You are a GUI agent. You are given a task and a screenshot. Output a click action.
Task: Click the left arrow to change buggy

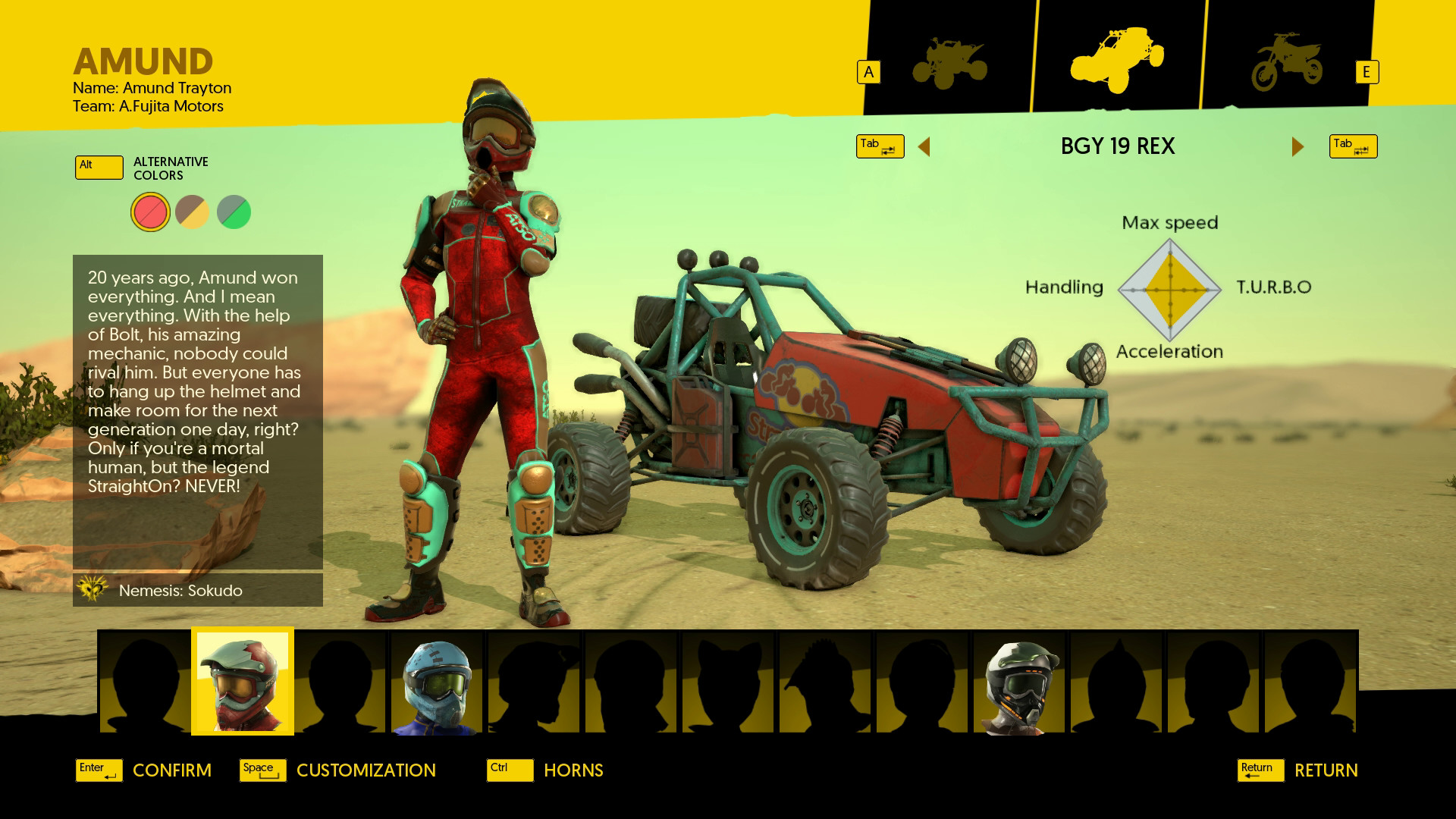(x=925, y=146)
